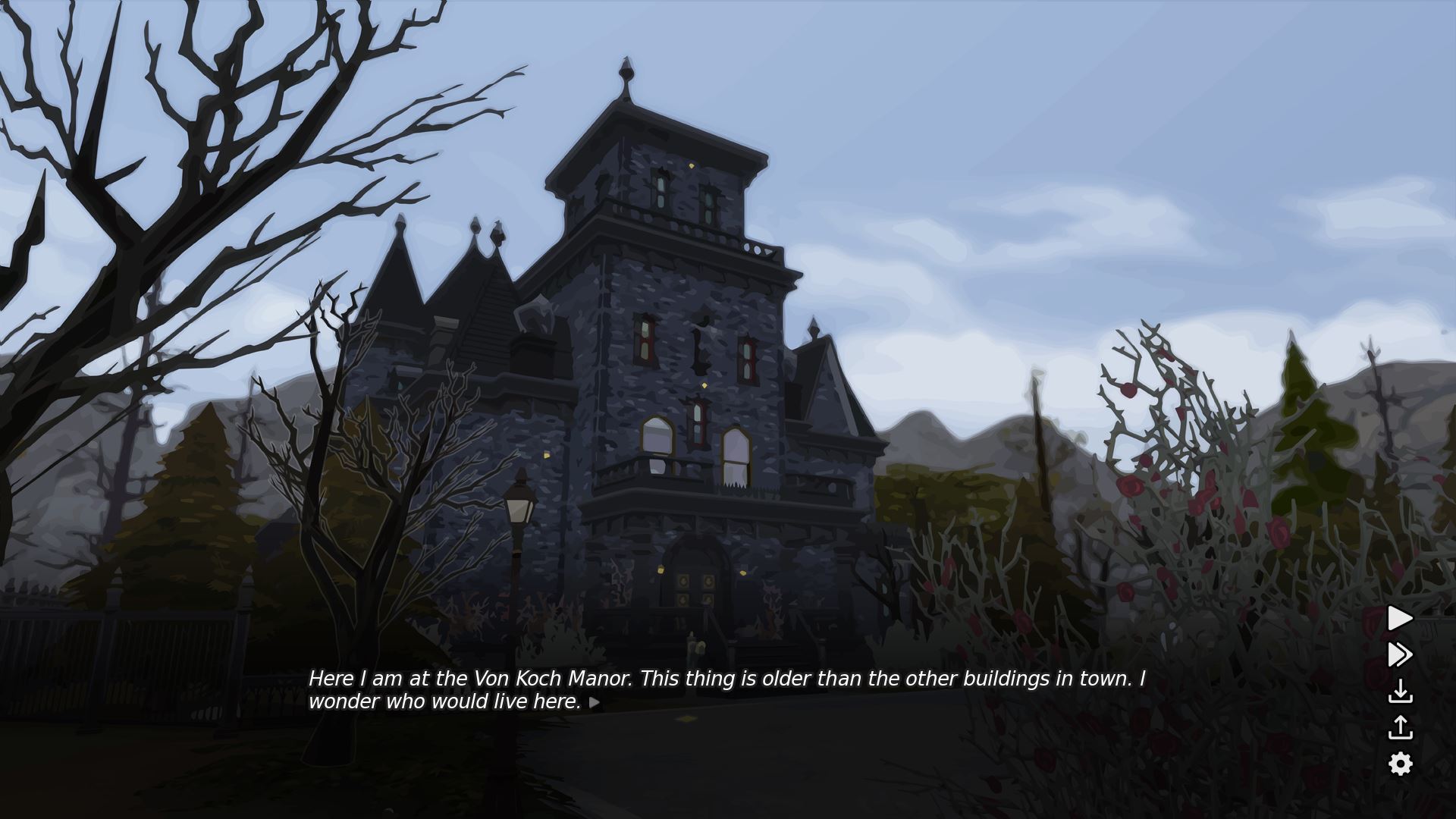This screenshot has width=1456, height=819.
Task: Activate the fast-forward skip icon
Action: point(1400,654)
